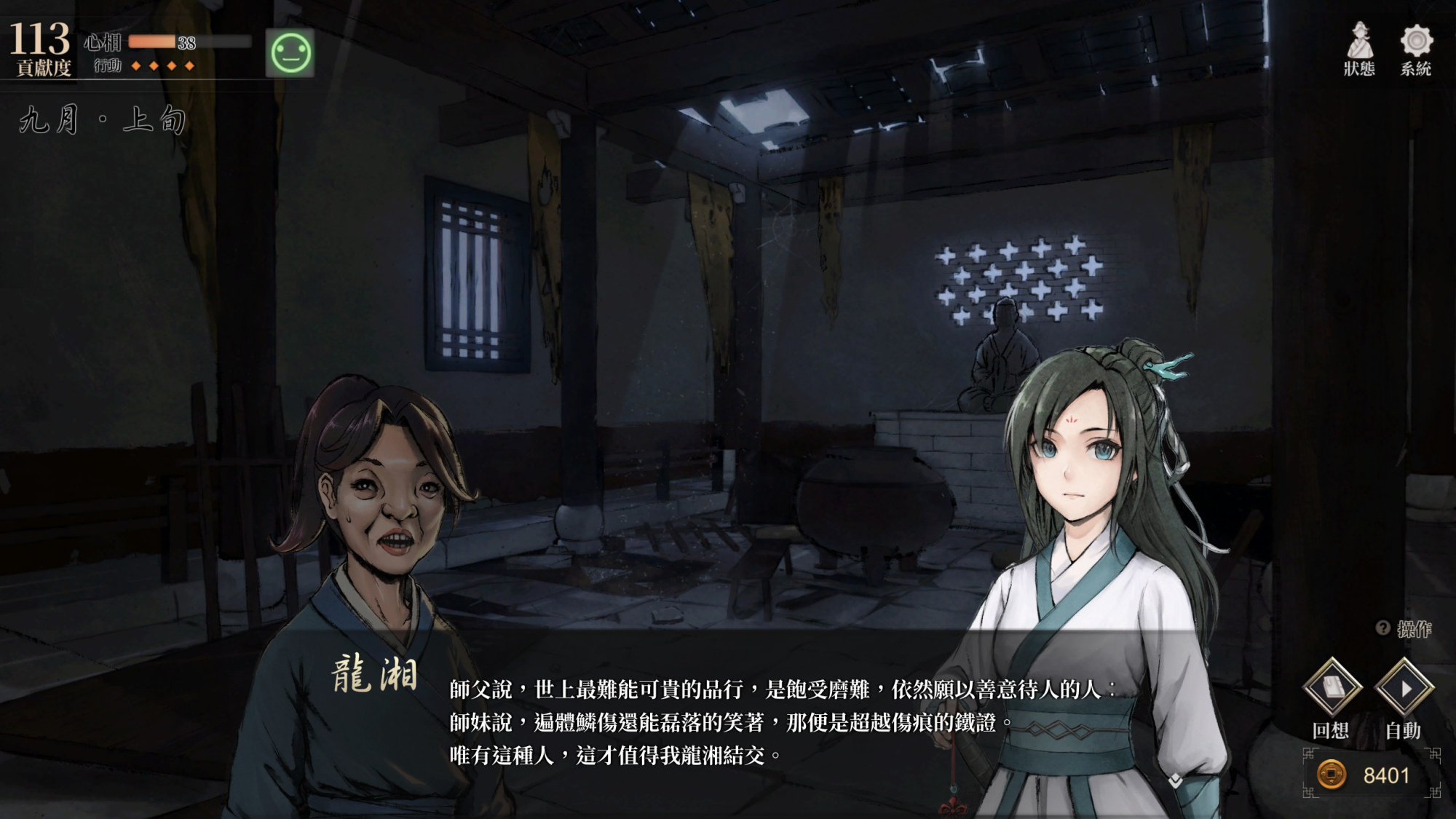This screenshot has height=819, width=1456.
Task: Advance dialogue via the arrow indicator
Action: point(1175,781)
